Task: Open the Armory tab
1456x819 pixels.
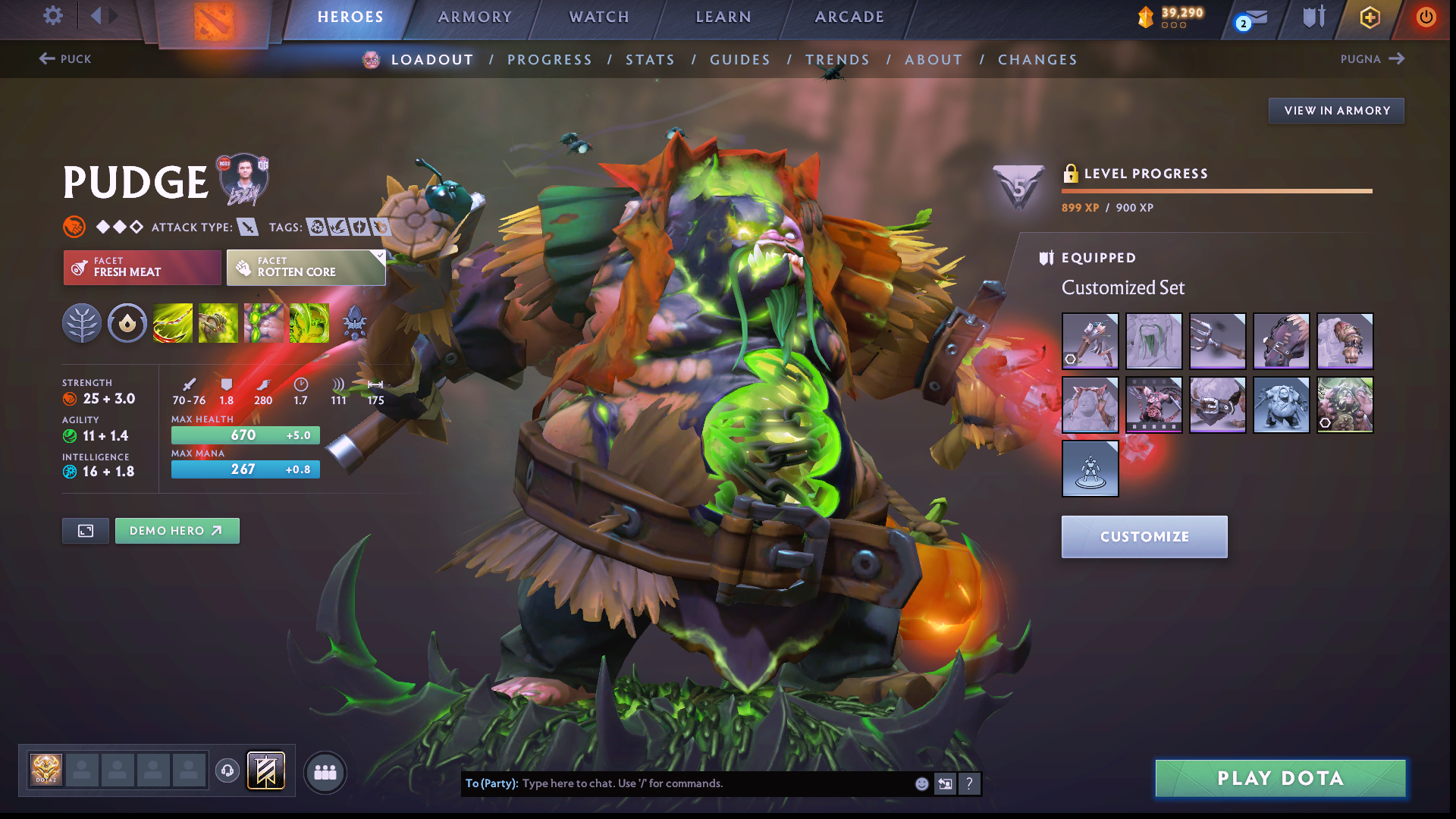Action: point(475,17)
